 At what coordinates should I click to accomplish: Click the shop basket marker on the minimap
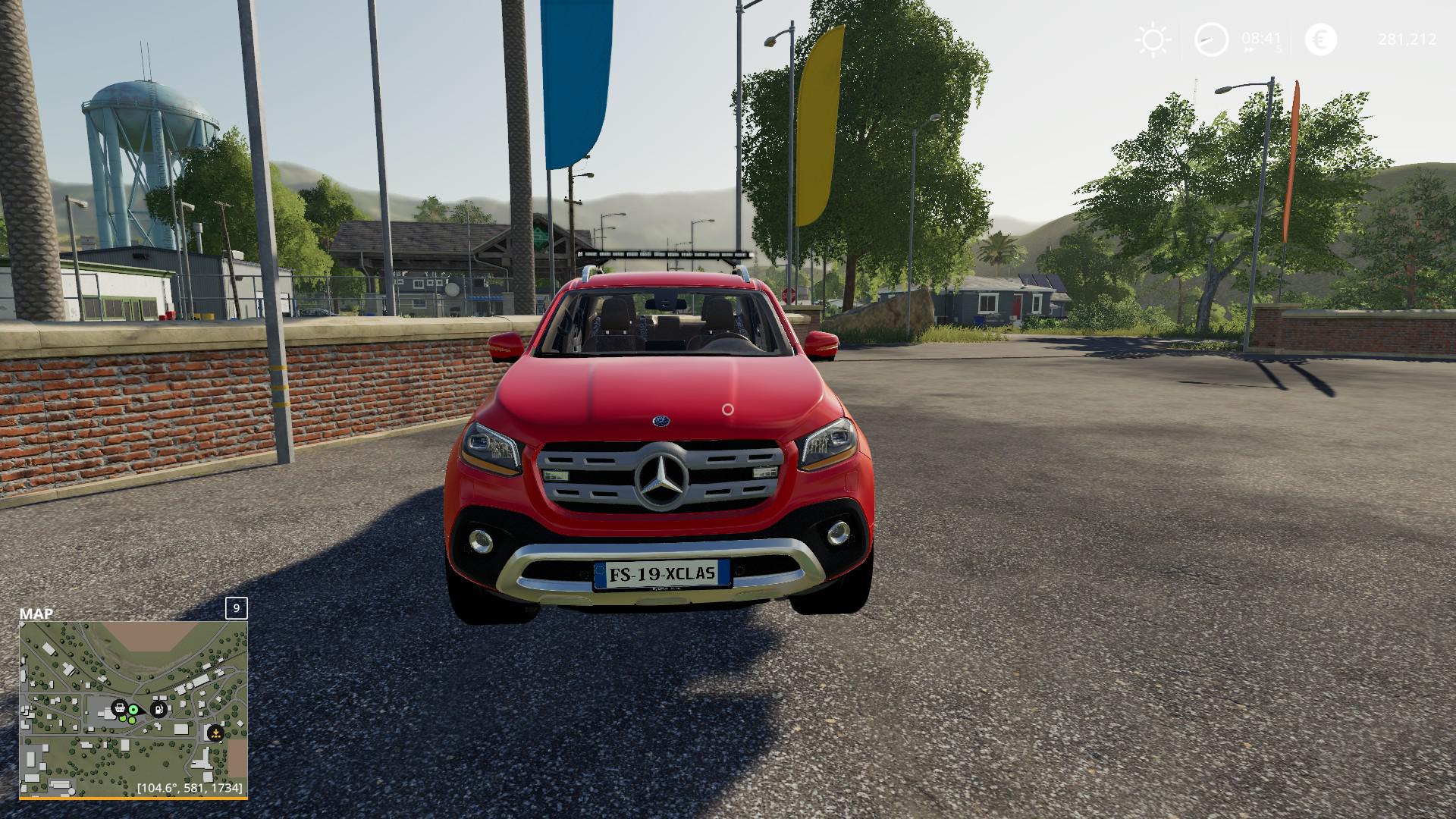120,708
